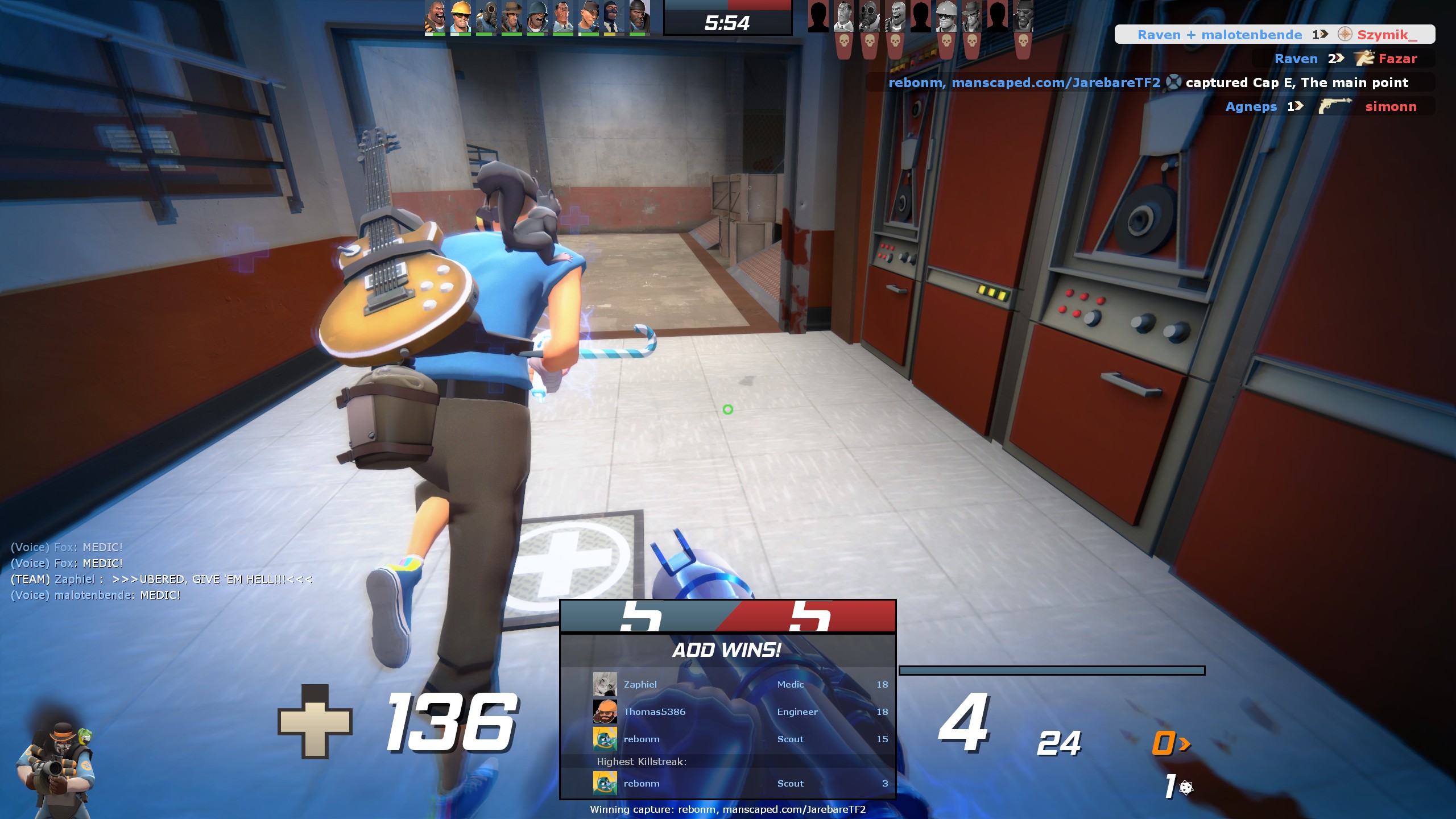The height and width of the screenshot is (819, 1456).
Task: Click the BLU Engineer portrait with yellow hardhat
Action: click(x=460, y=16)
